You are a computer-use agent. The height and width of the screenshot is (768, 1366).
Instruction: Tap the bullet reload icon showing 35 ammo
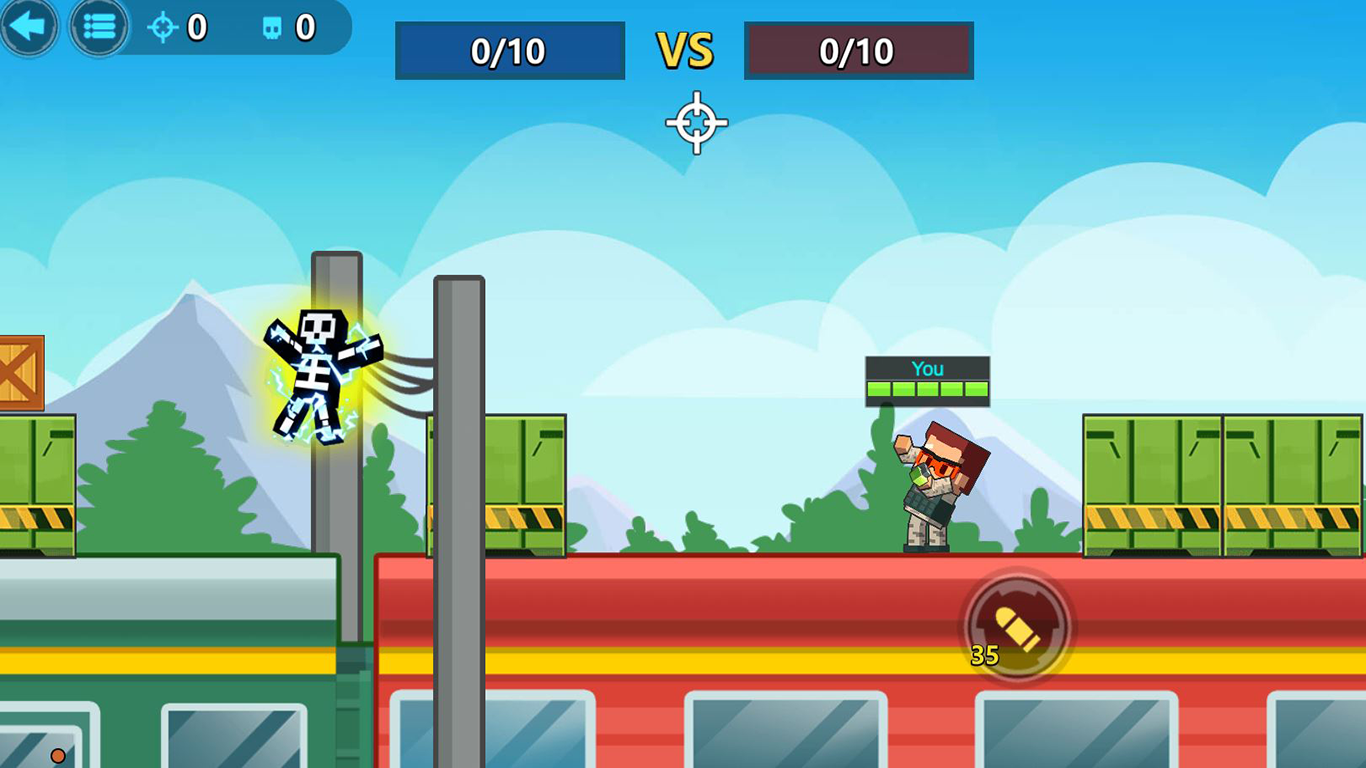(1017, 625)
